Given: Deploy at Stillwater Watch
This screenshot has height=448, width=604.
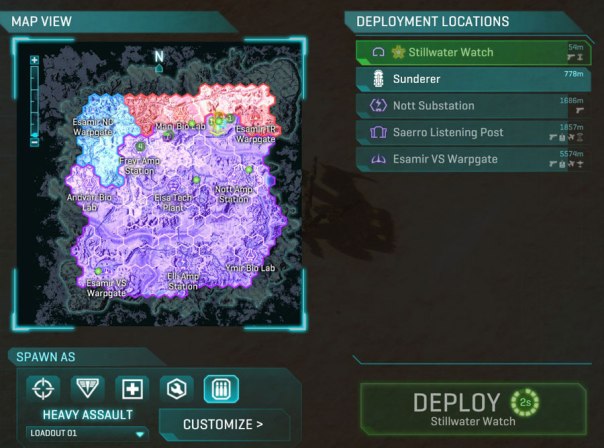Looking at the screenshot, I should point(471,408).
